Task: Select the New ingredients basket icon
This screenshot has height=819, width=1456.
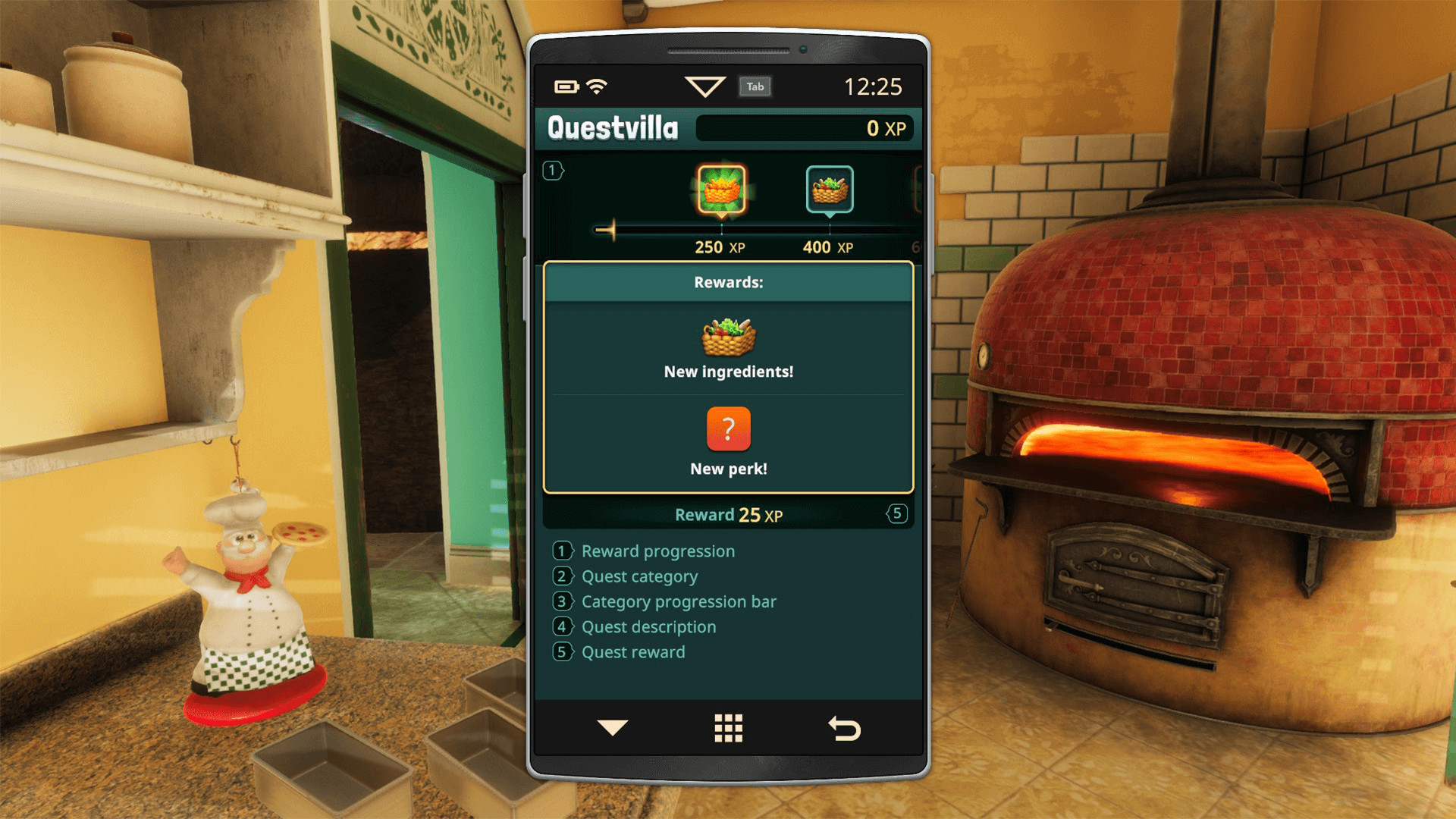Action: pyautogui.click(x=726, y=337)
